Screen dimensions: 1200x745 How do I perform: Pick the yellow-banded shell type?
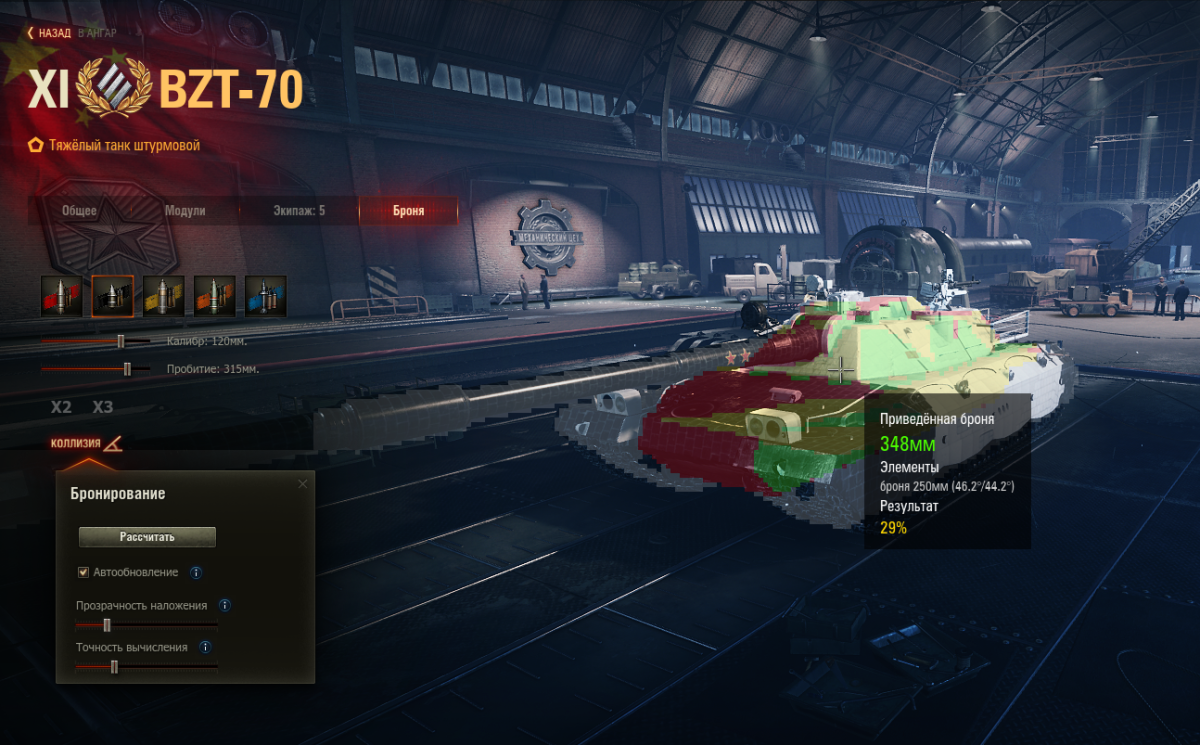pyautogui.click(x=164, y=296)
